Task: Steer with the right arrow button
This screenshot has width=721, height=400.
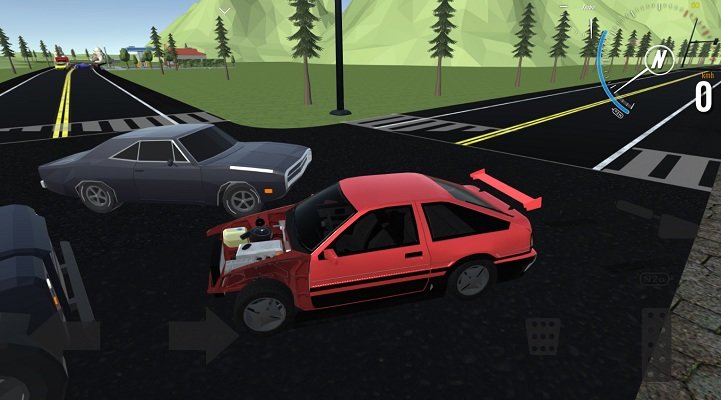Action: tap(203, 334)
